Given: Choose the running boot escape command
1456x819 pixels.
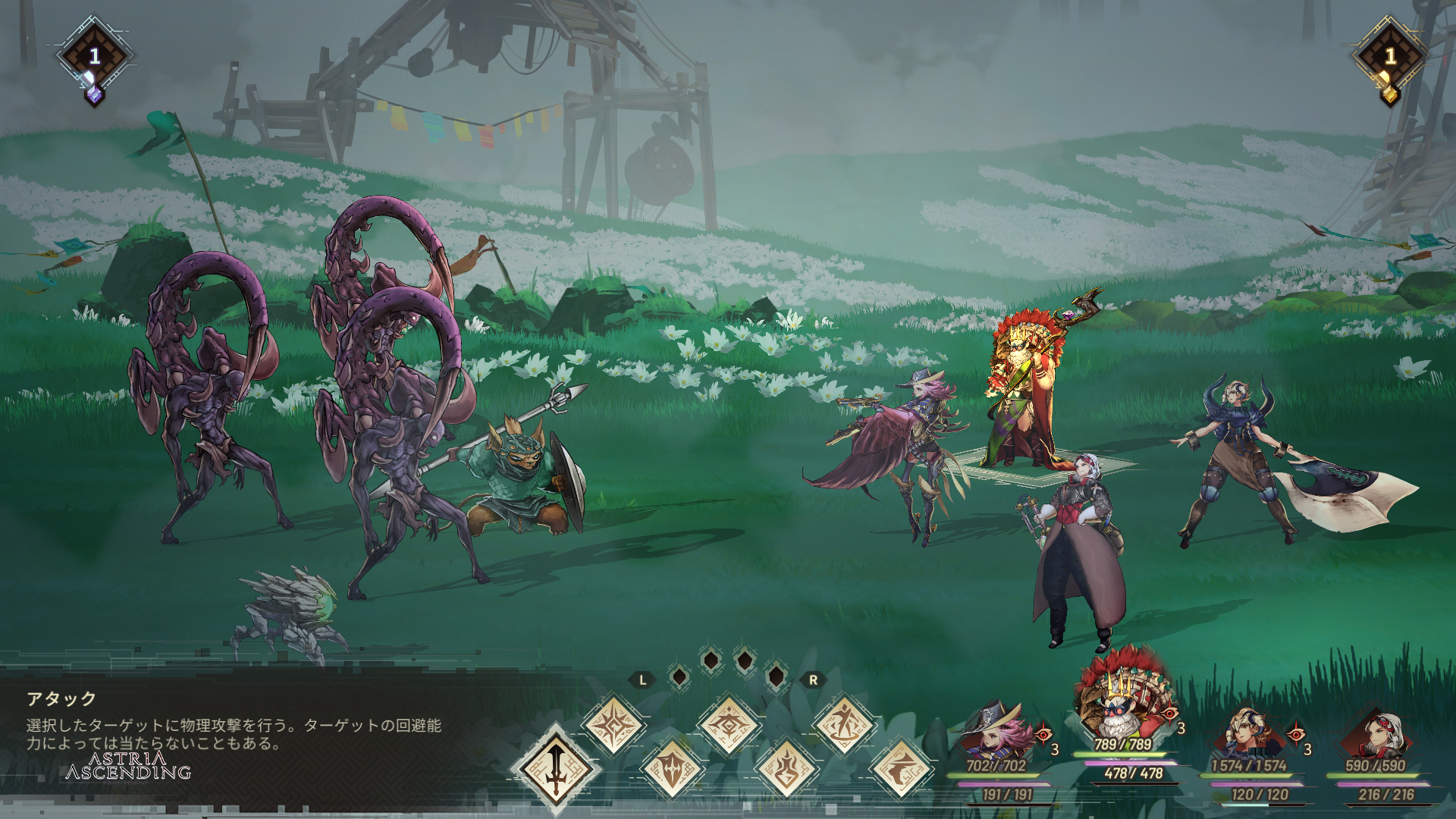Looking at the screenshot, I should [902, 769].
